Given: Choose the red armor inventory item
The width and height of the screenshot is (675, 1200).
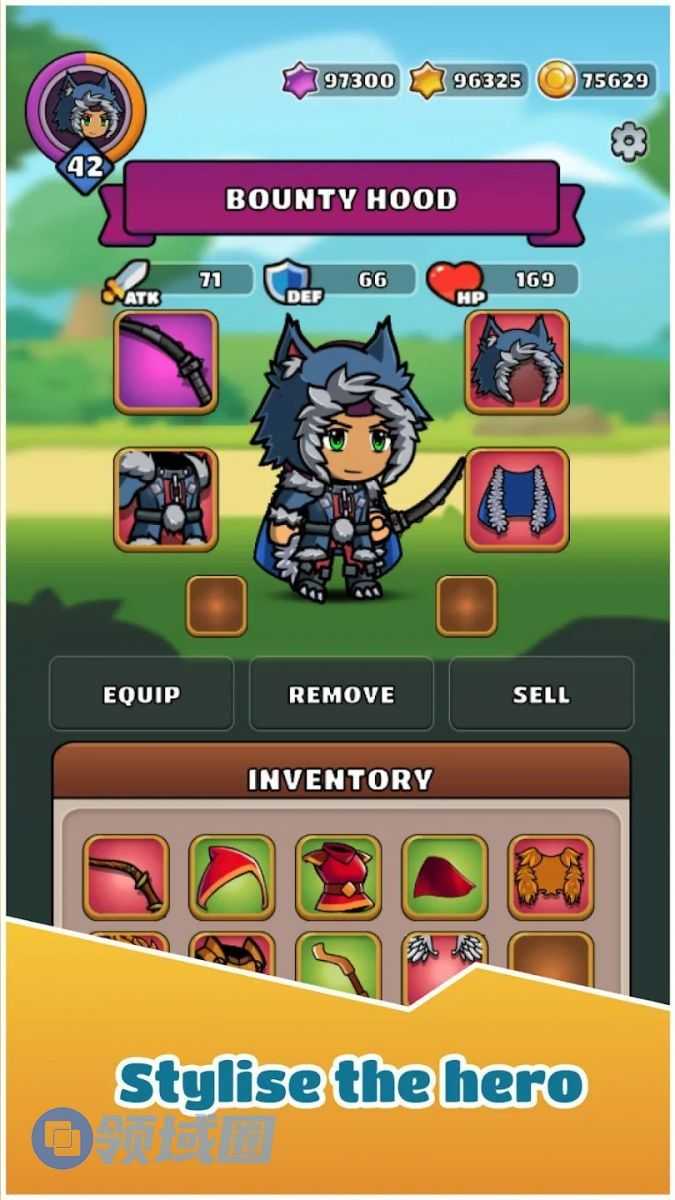Looking at the screenshot, I should coord(338,877).
